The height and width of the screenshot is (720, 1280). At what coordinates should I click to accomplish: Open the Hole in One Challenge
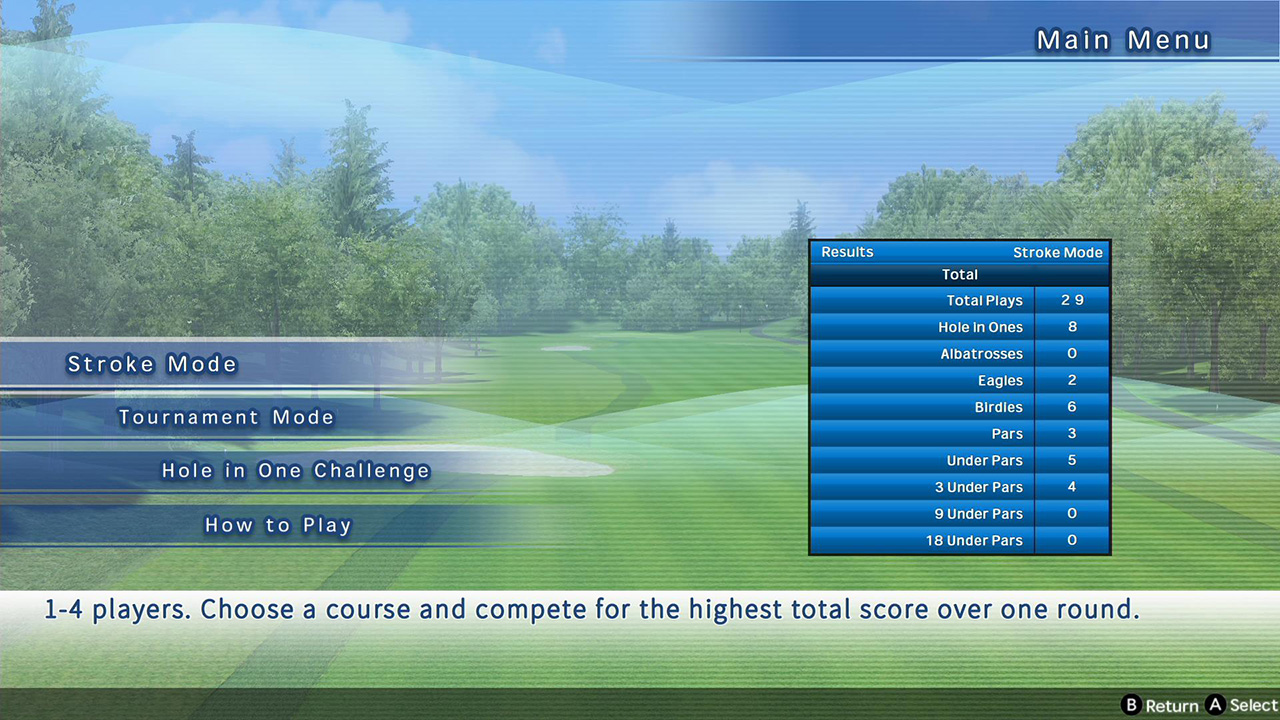point(296,471)
